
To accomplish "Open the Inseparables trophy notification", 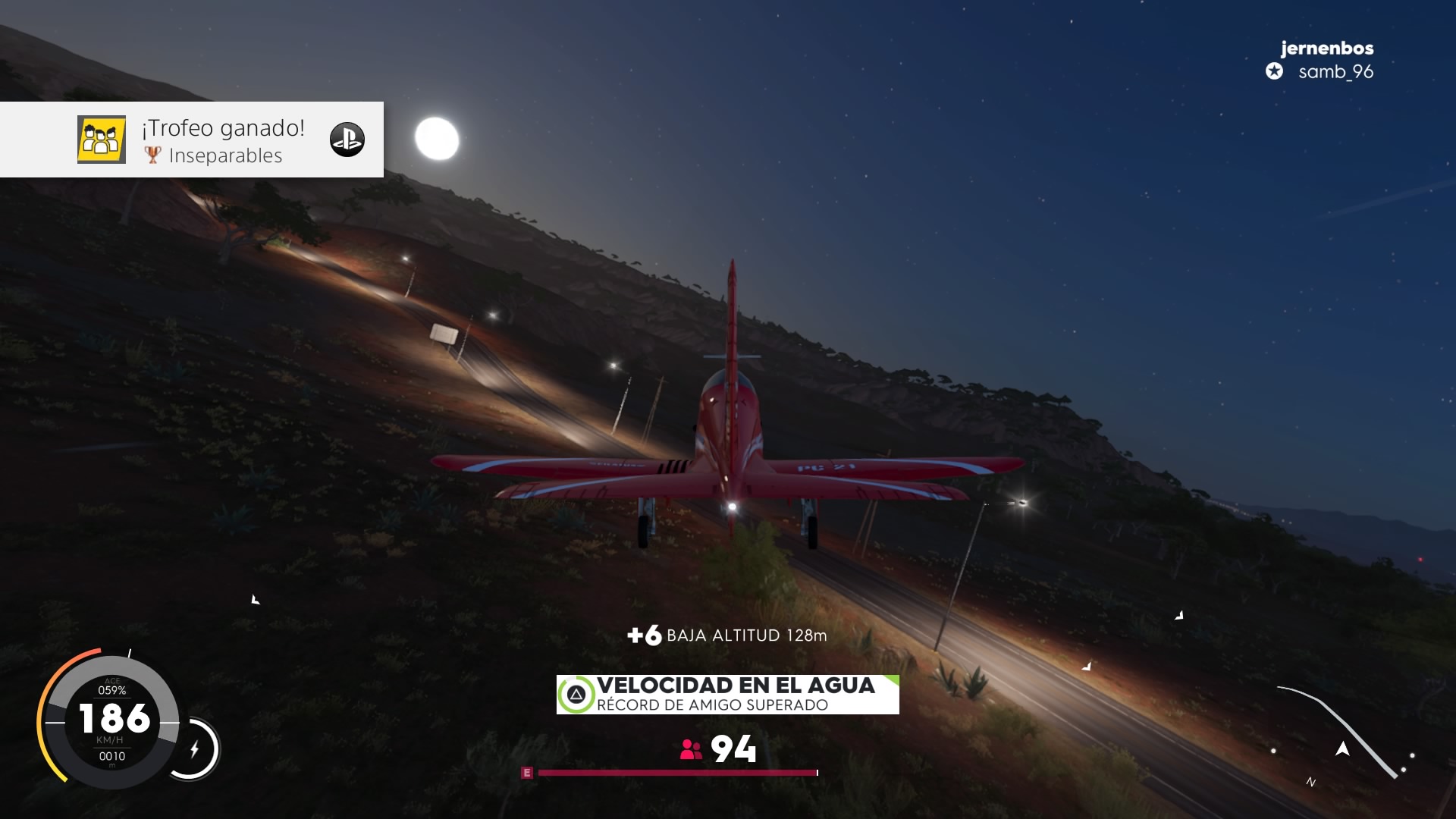I will pos(224,141).
